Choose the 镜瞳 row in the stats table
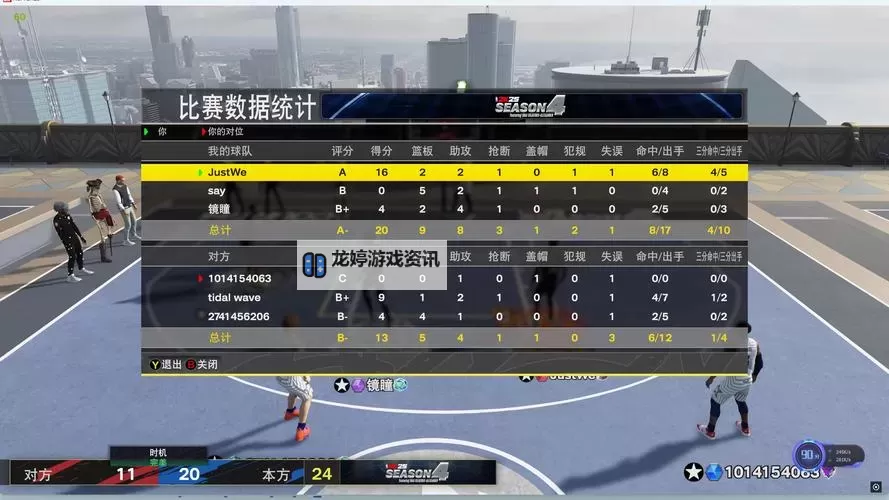889x500 pixels. coord(444,209)
